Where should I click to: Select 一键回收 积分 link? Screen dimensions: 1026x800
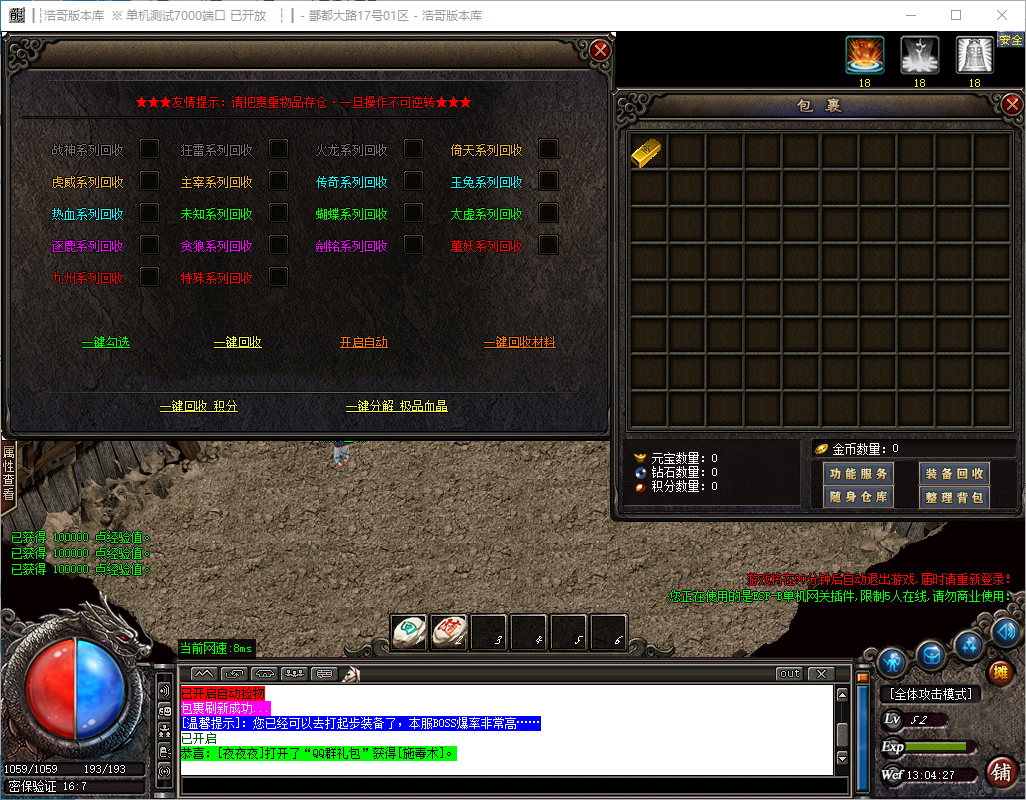(x=199, y=406)
